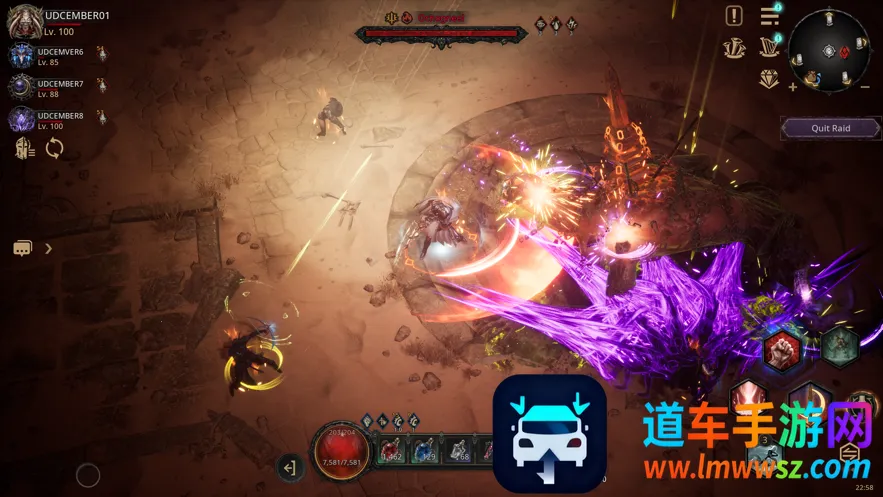Click the circular arrows refresh icon
This screenshot has height=497, width=883.
coord(54,149)
